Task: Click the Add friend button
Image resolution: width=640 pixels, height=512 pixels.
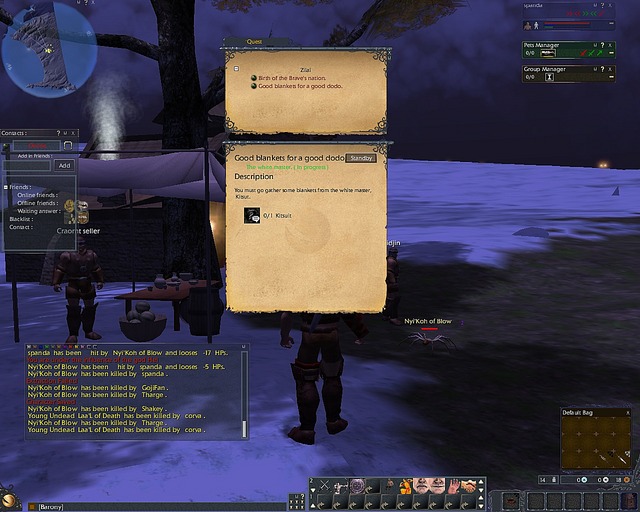Action: pos(64,165)
